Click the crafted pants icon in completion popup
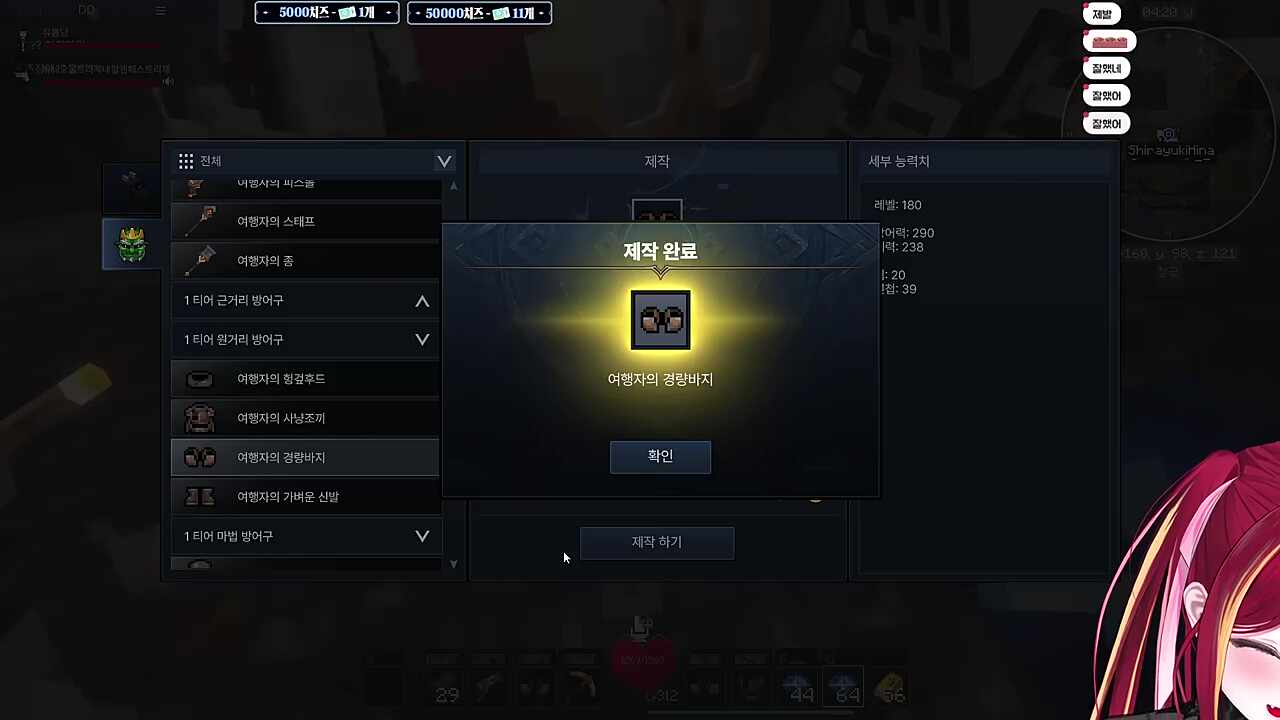The image size is (1280, 720). coord(660,319)
